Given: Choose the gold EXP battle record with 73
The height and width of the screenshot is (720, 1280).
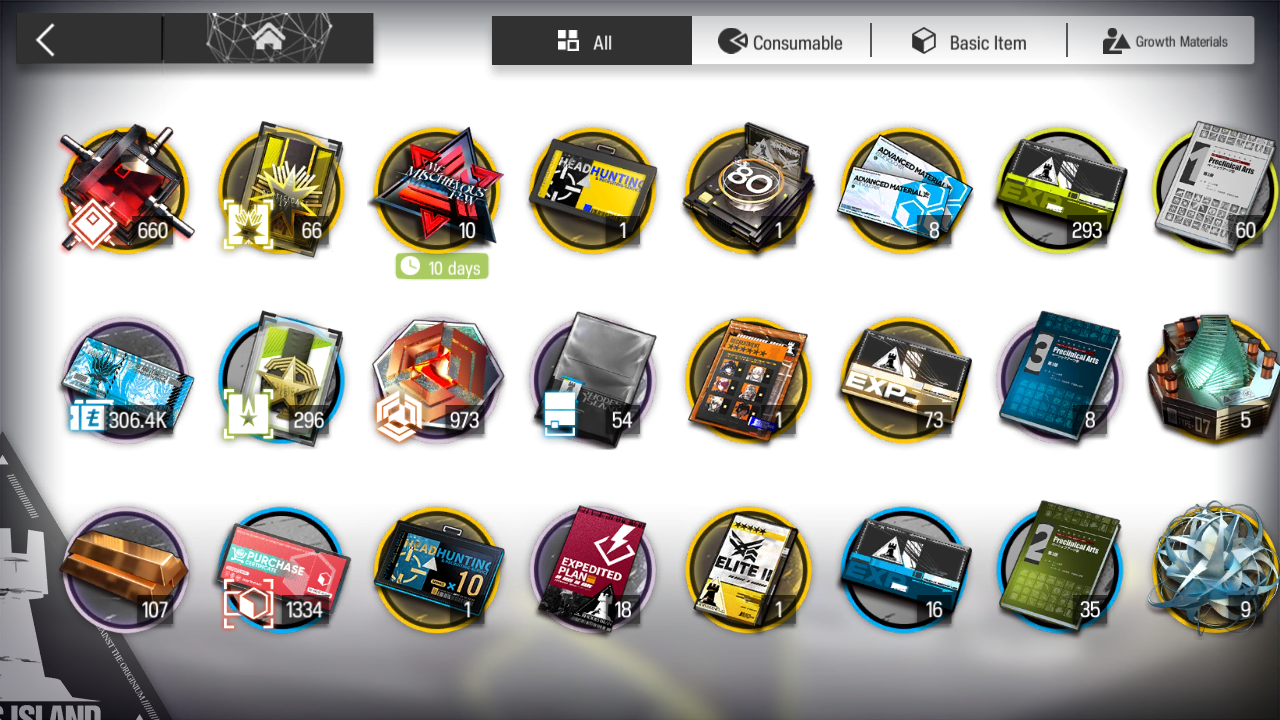Looking at the screenshot, I should [x=904, y=380].
